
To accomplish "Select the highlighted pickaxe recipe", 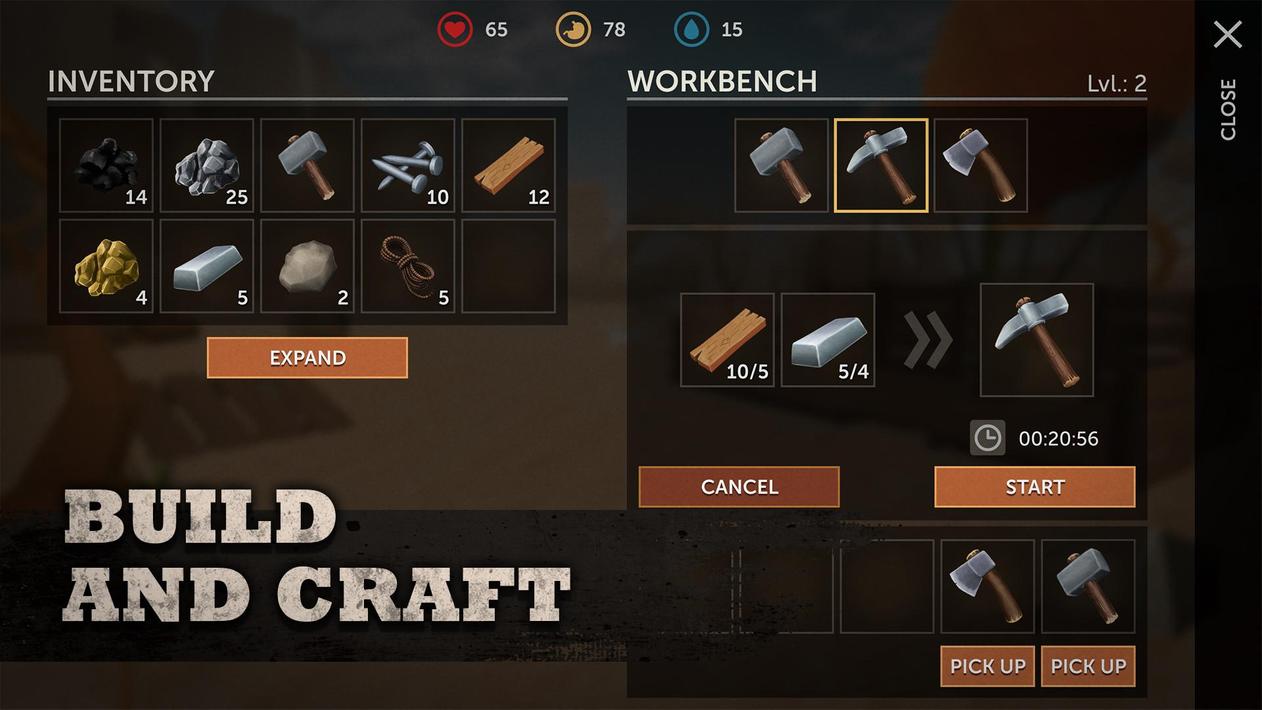I will 881,166.
